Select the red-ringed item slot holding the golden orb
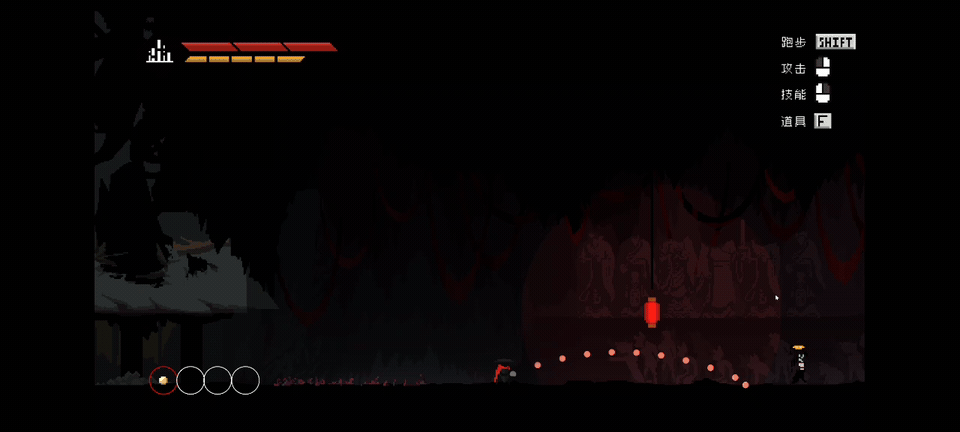This screenshot has width=960, height=432. point(163,380)
